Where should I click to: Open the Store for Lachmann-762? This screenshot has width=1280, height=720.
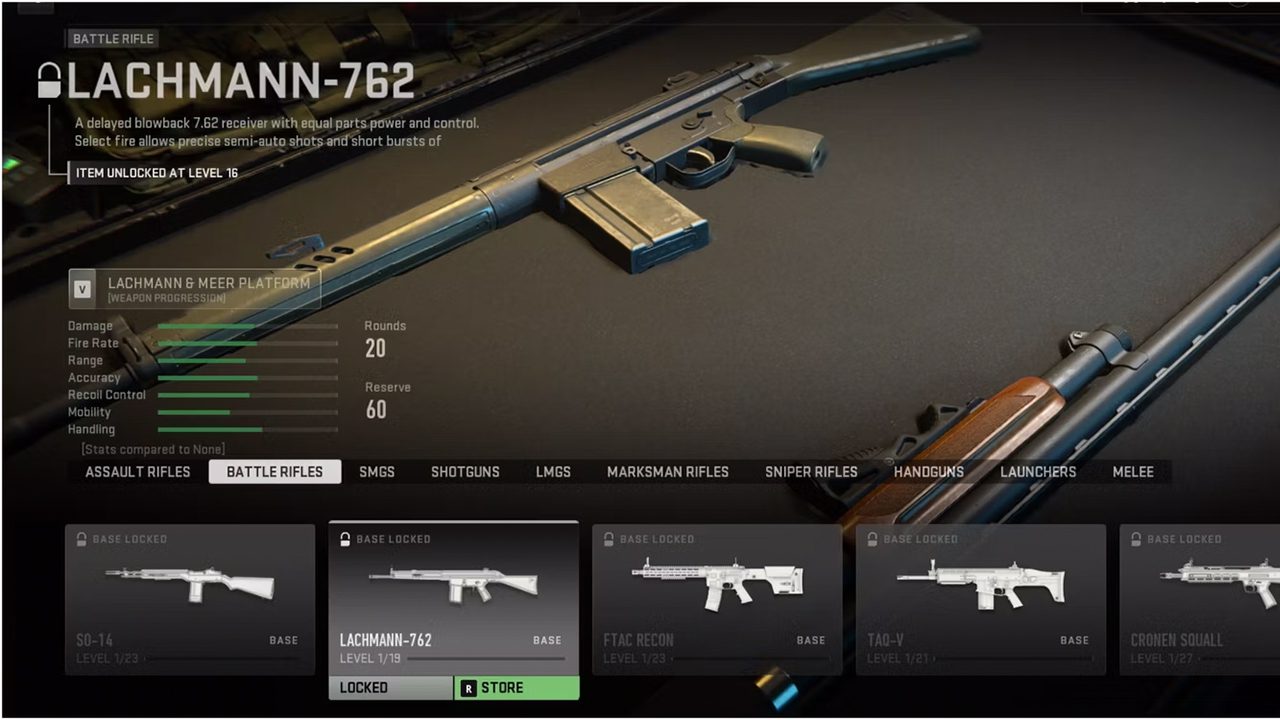point(517,688)
